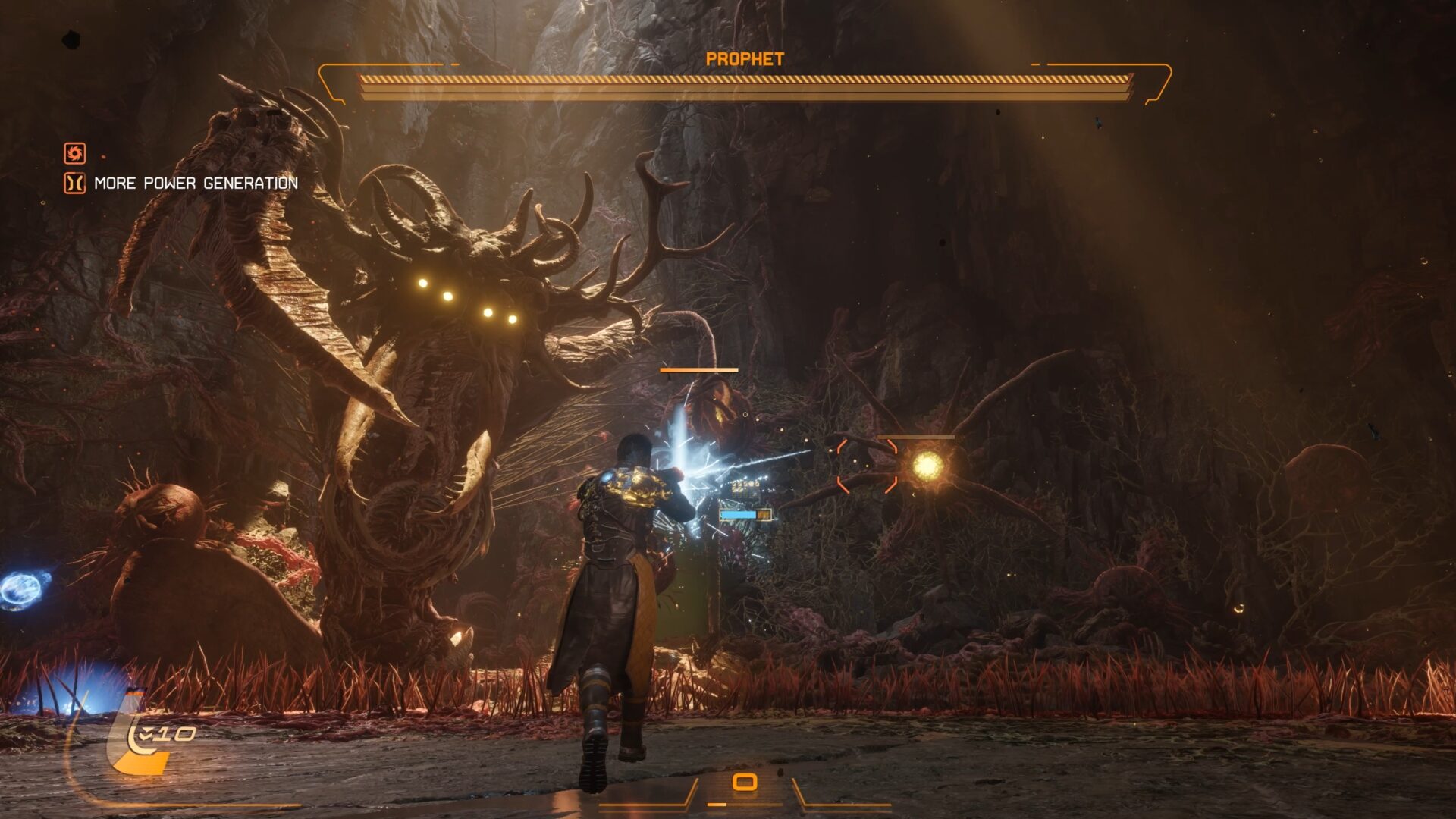Select the orange swirl buff icon
The height and width of the screenshot is (819, 1456).
pos(74,153)
